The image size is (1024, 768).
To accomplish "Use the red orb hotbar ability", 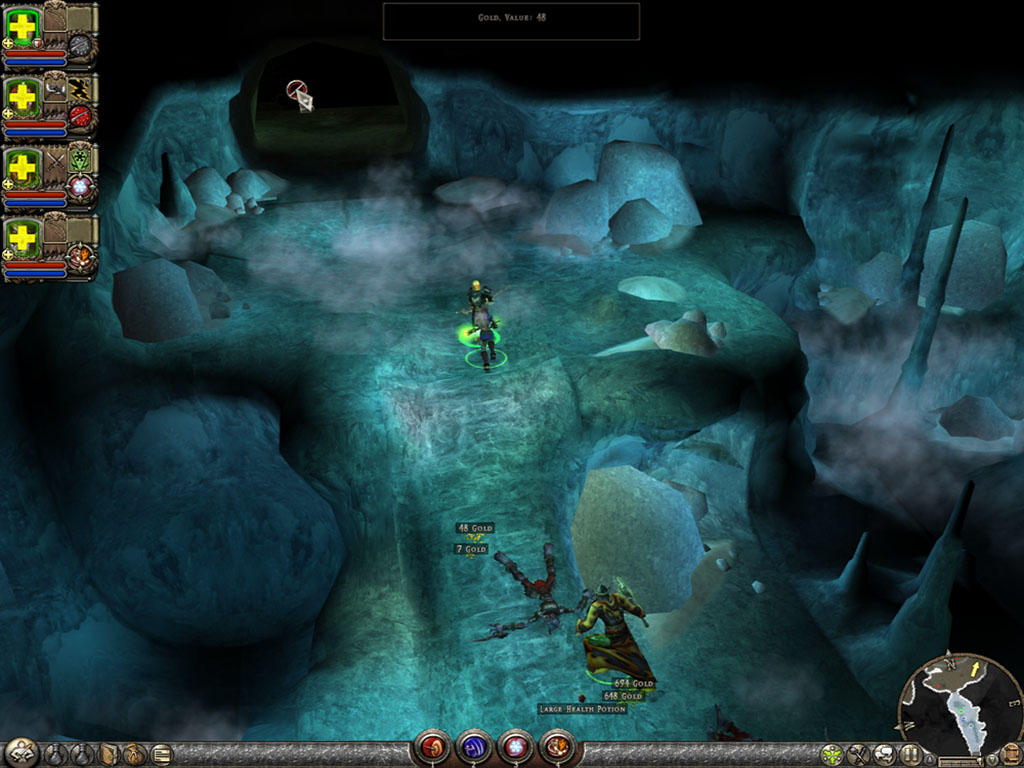I will [432, 746].
